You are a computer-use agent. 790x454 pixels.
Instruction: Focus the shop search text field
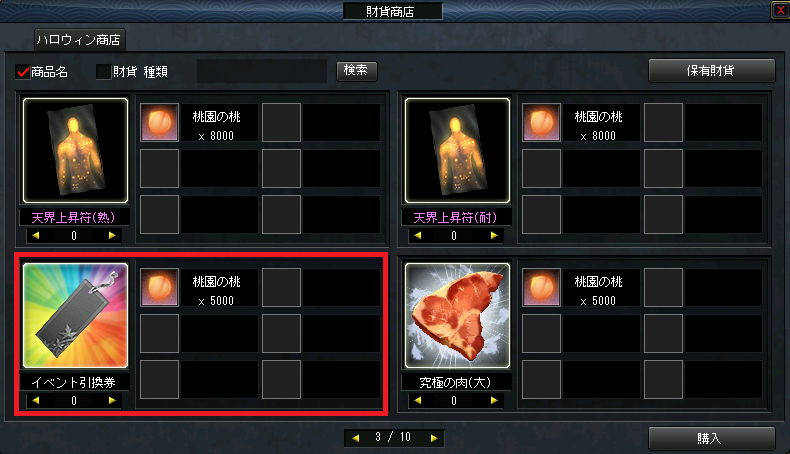262,71
